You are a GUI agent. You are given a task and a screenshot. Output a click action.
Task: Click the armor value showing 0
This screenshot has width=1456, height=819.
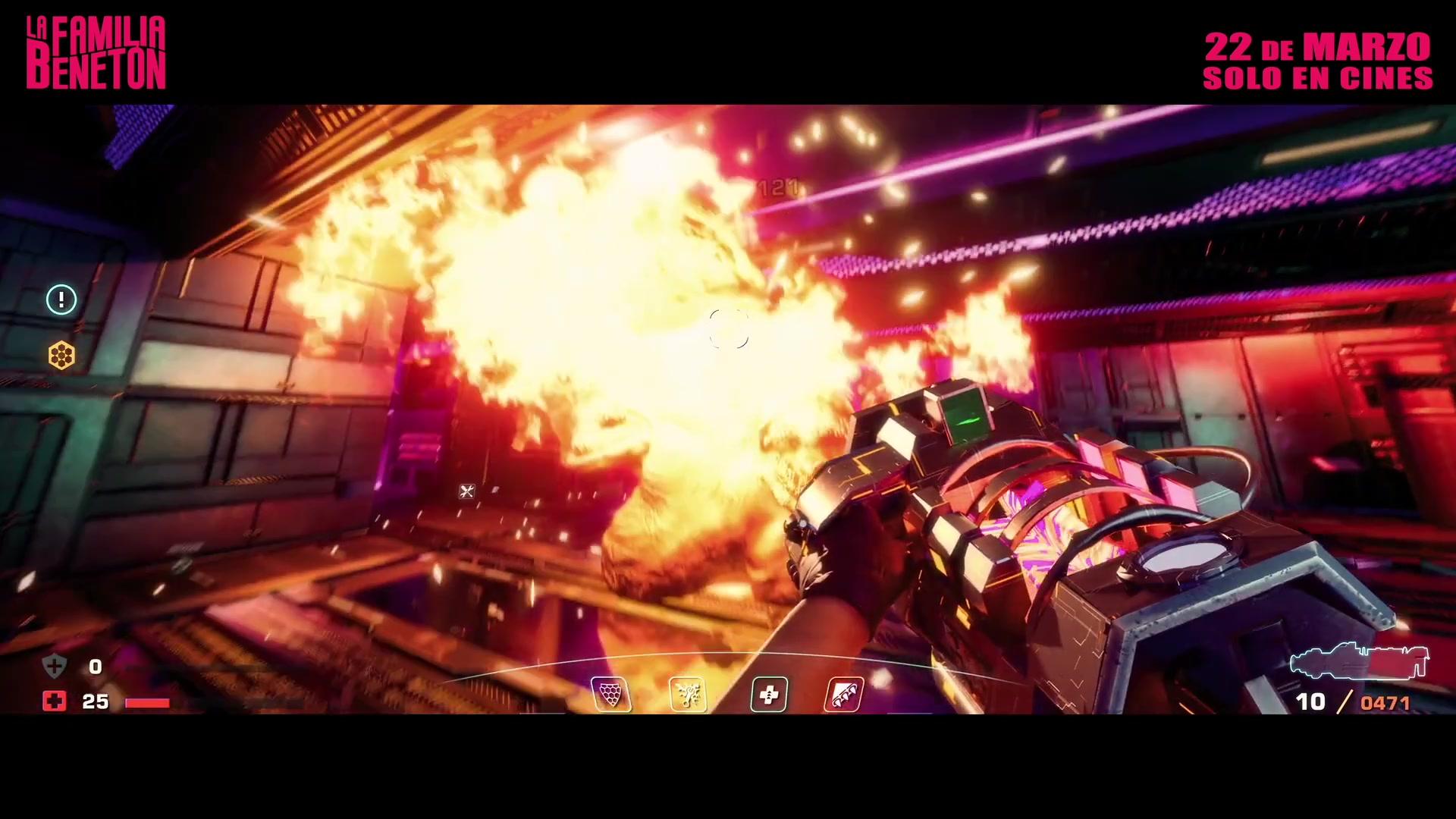click(x=95, y=667)
